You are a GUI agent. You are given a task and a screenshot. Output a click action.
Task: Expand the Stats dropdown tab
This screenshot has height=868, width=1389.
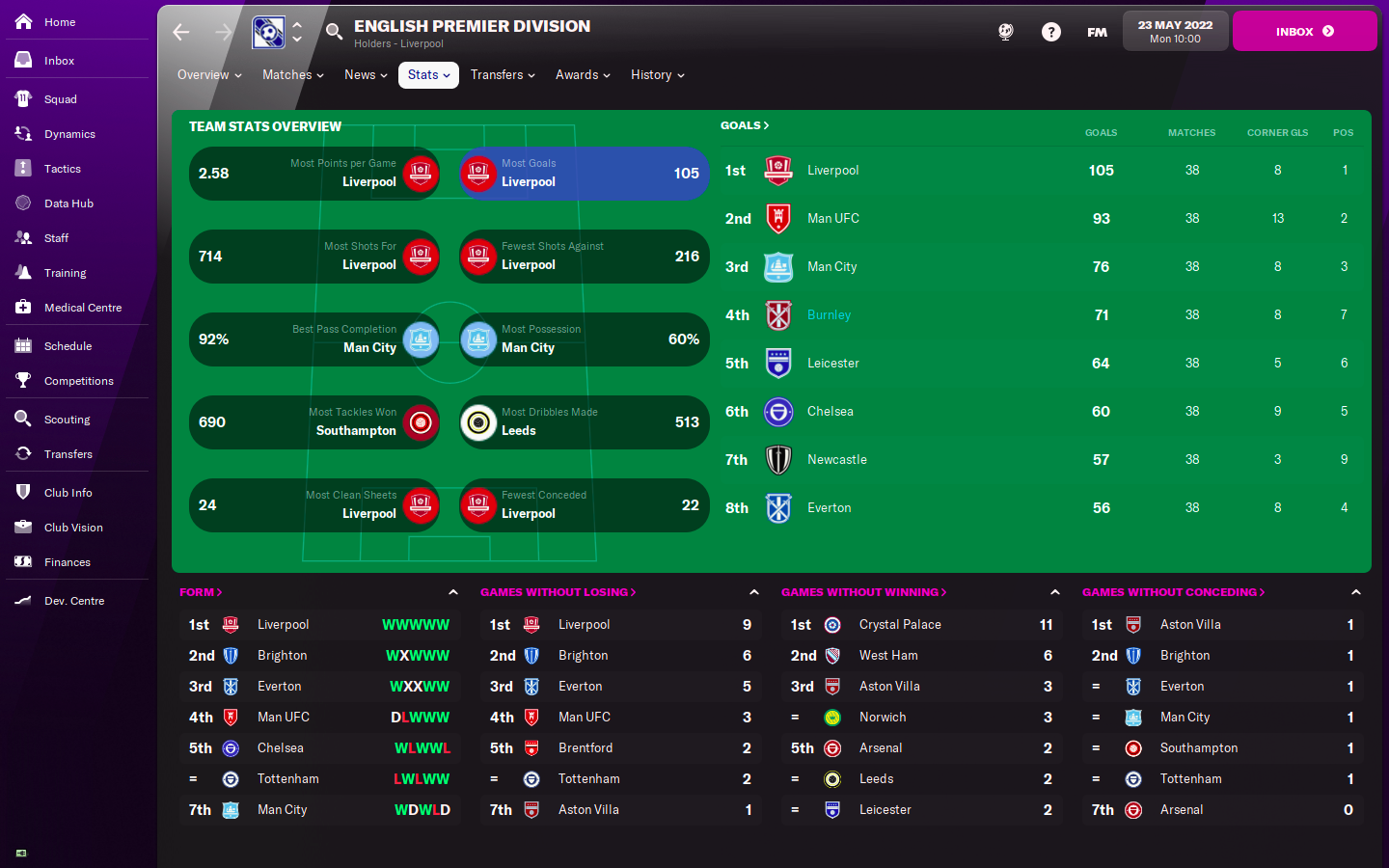(428, 75)
